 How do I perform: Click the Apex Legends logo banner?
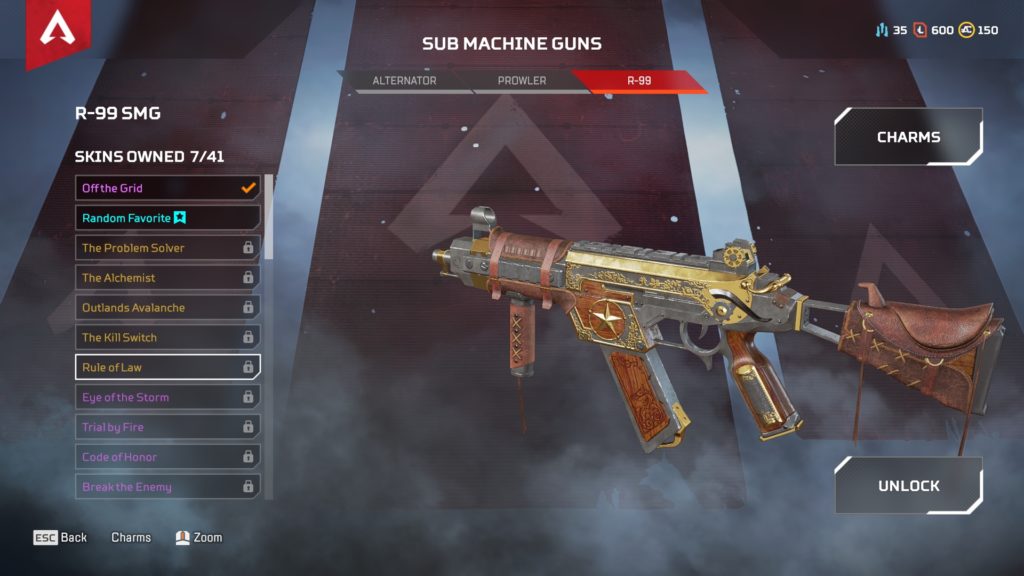pos(58,32)
